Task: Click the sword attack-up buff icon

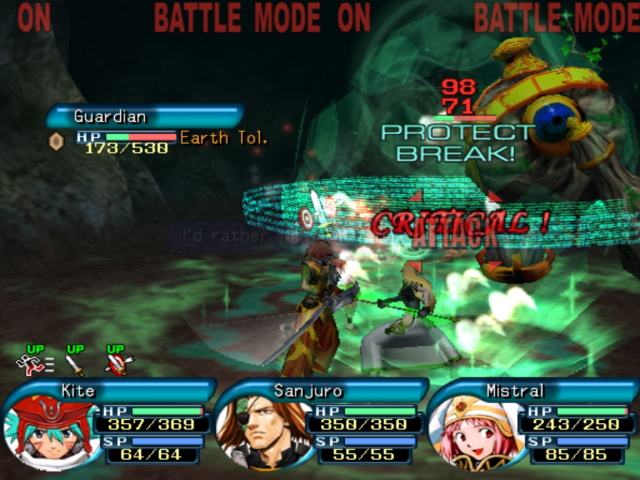Action: pyautogui.click(x=75, y=362)
